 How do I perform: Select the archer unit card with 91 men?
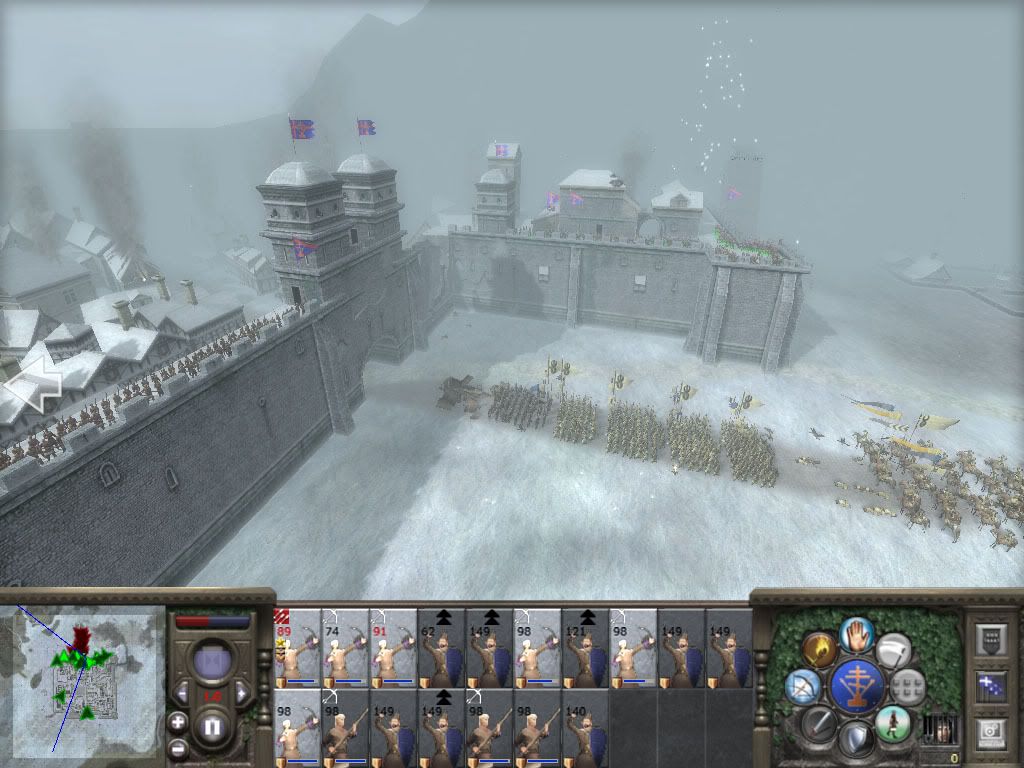[x=393, y=648]
